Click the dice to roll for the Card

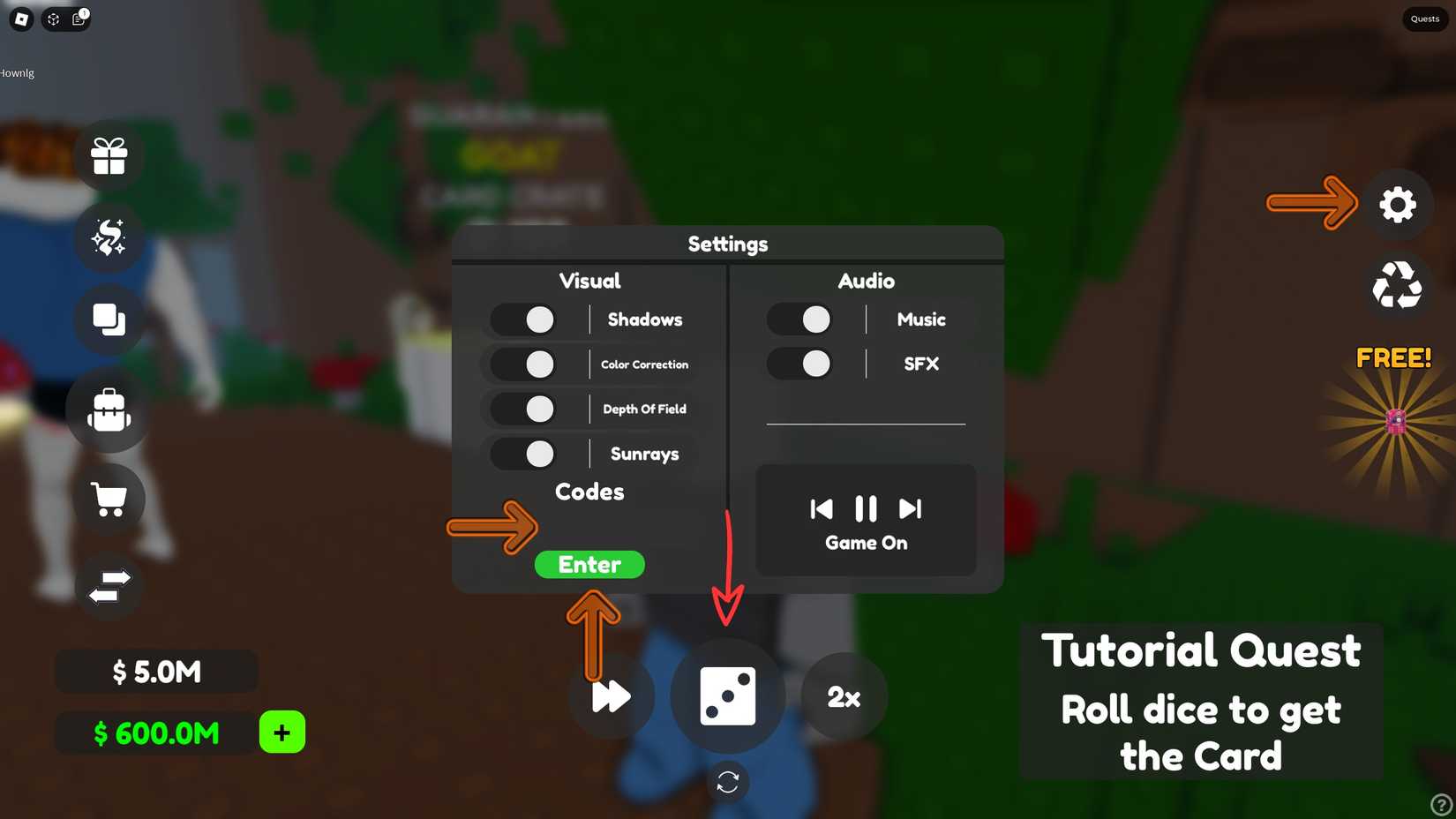click(727, 695)
